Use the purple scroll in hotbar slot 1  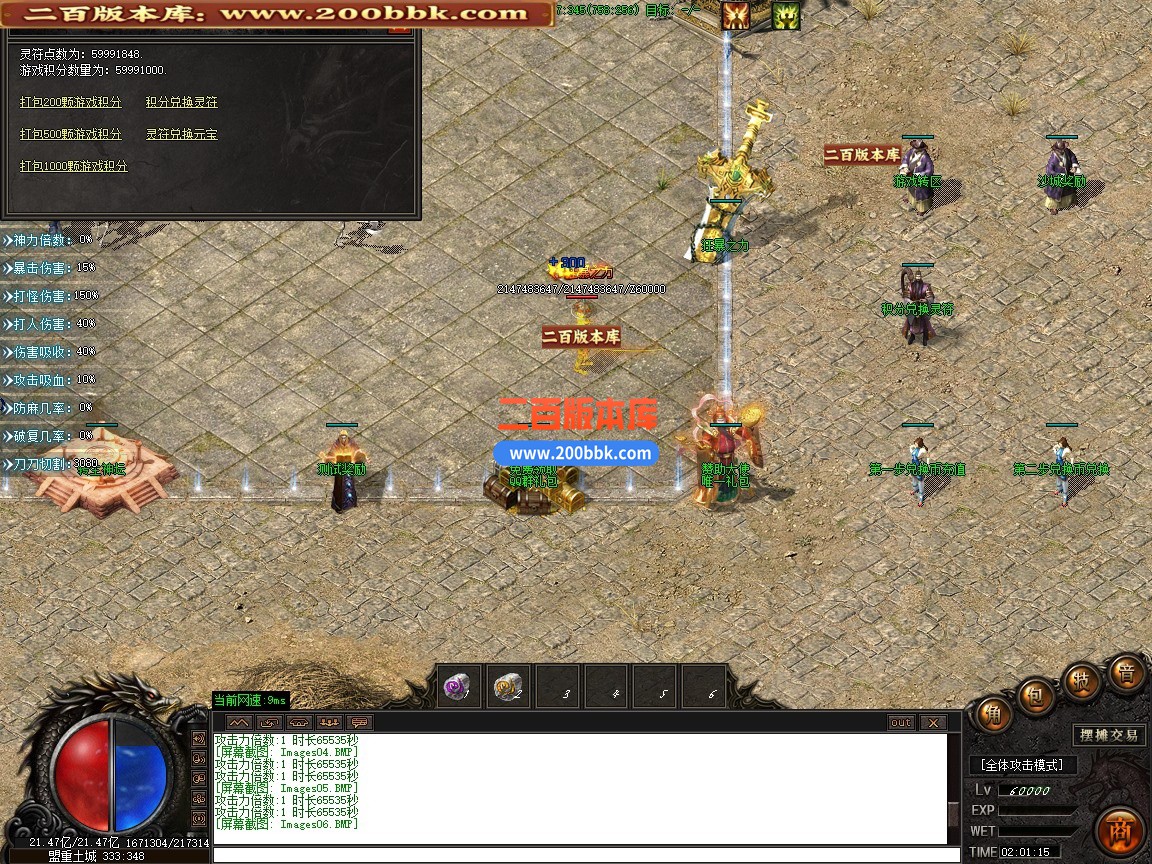[460, 687]
